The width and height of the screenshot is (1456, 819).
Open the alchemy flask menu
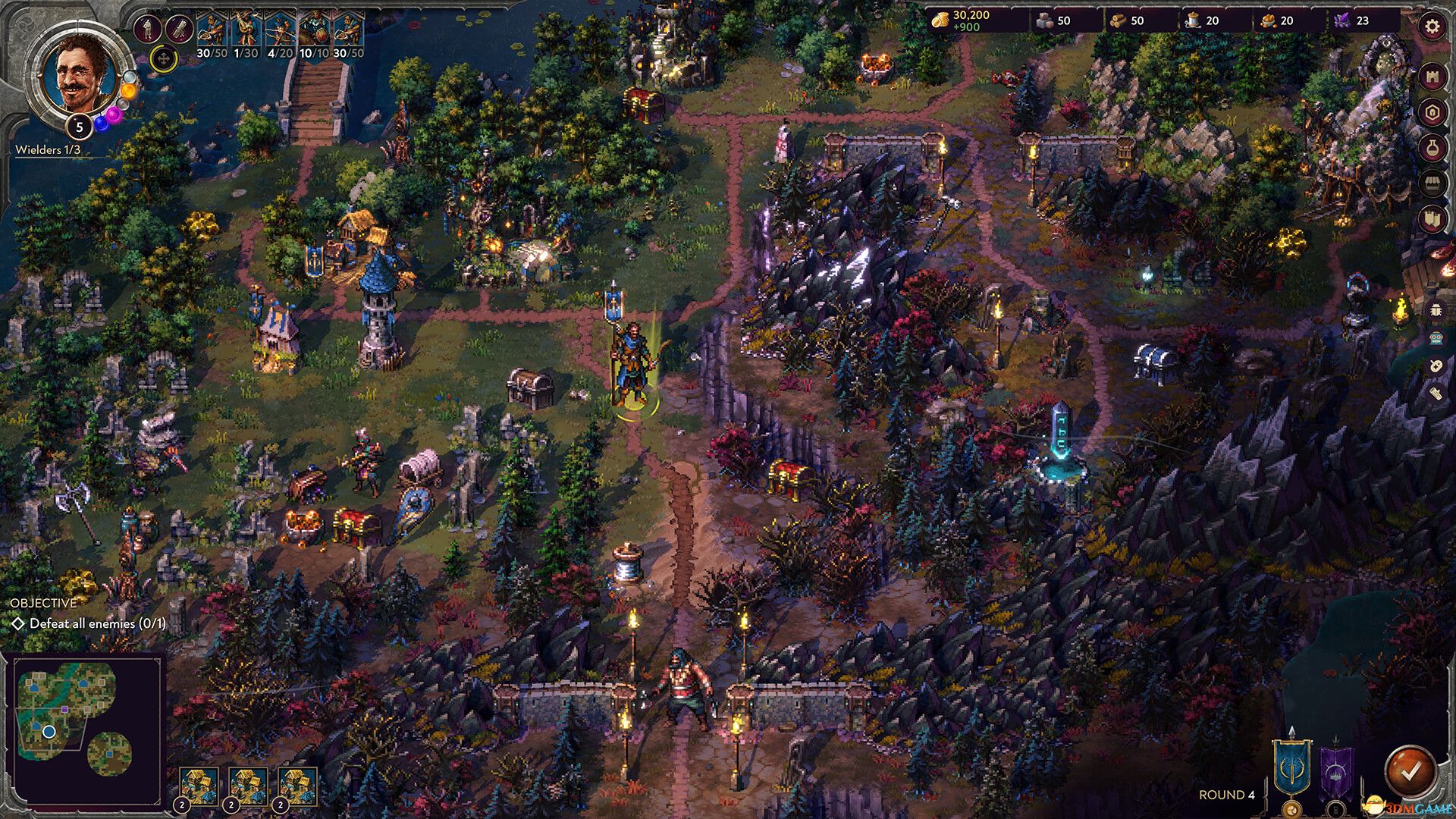coord(1432,146)
